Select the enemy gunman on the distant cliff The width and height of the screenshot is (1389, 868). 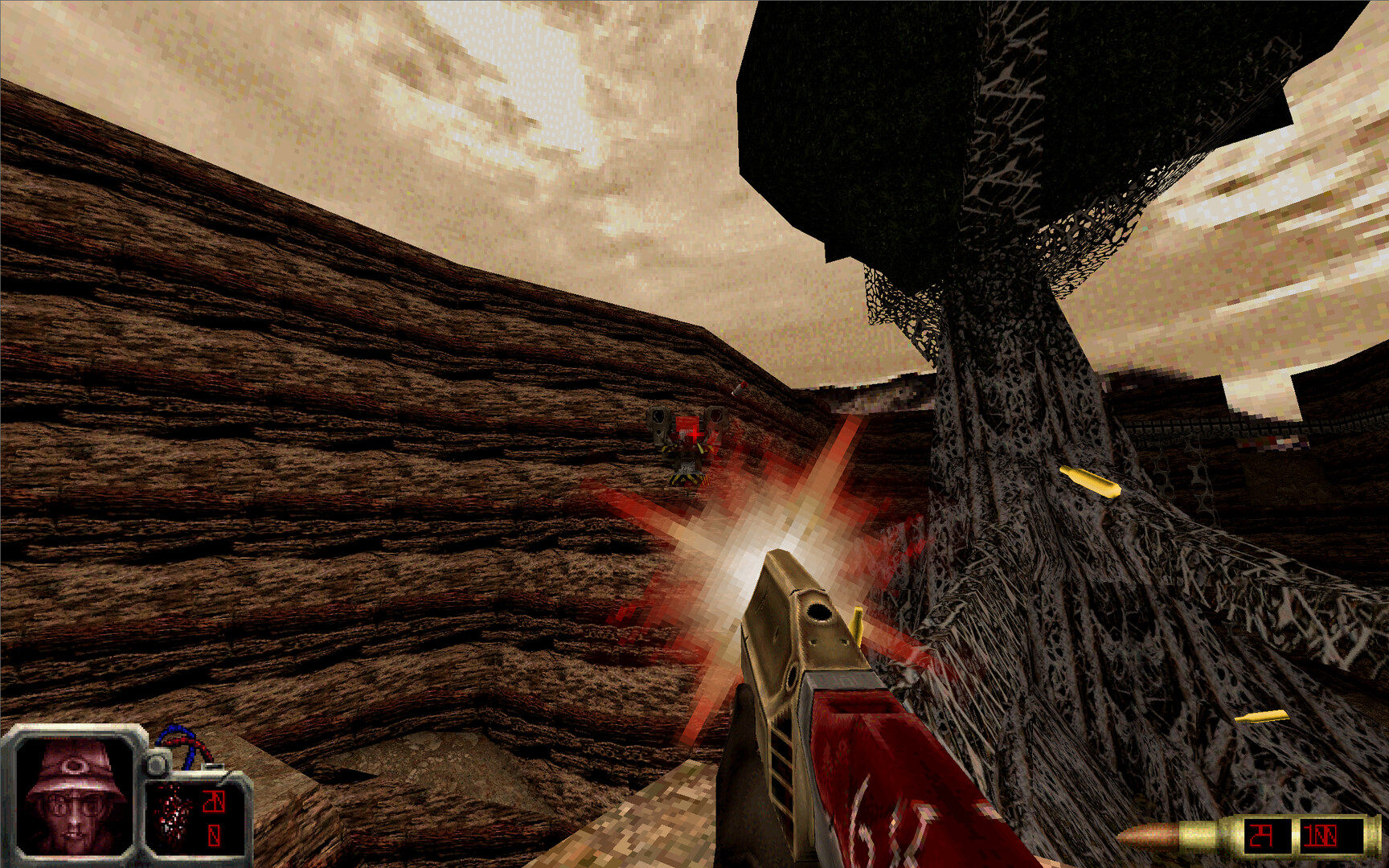click(x=687, y=446)
